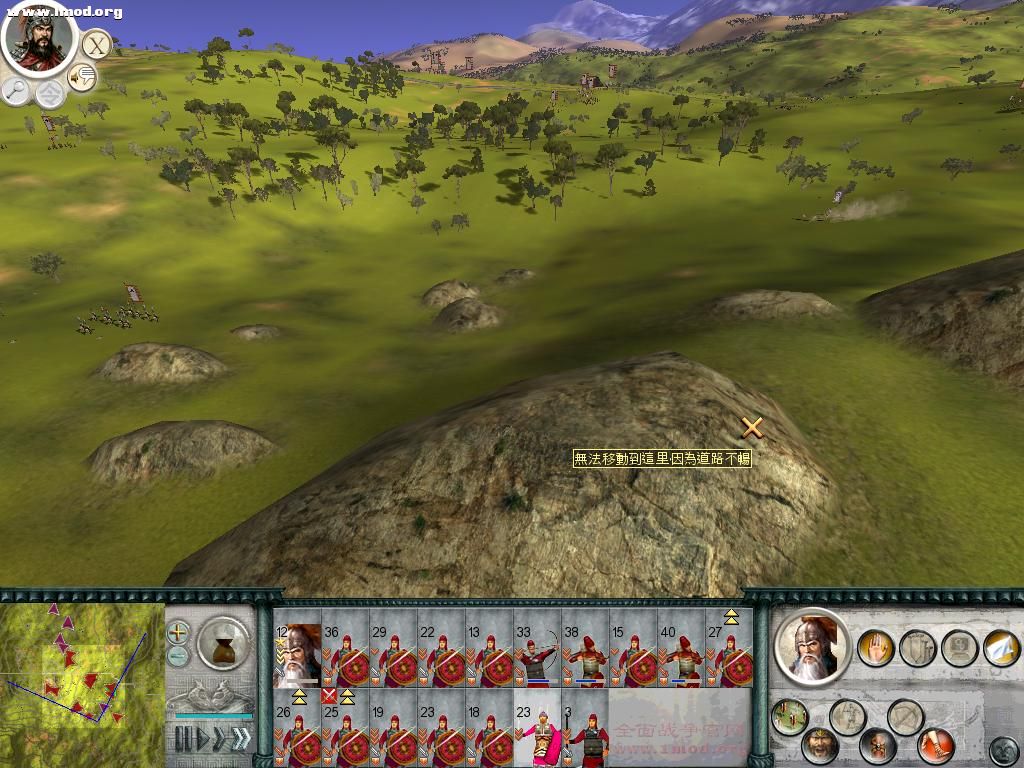1024x768 pixels.
Task: Set battle speed to triple fast-forward
Action: tap(240, 739)
